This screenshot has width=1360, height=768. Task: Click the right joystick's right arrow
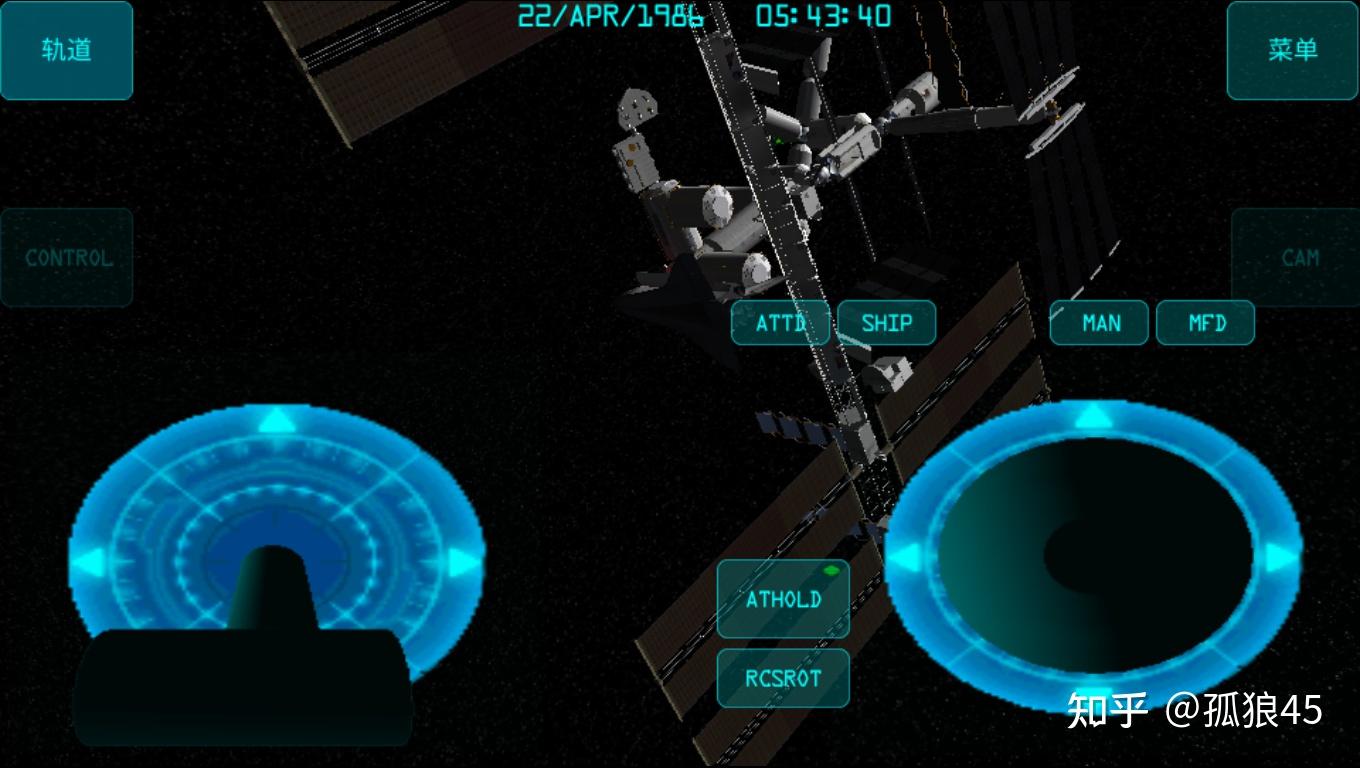[1279, 557]
